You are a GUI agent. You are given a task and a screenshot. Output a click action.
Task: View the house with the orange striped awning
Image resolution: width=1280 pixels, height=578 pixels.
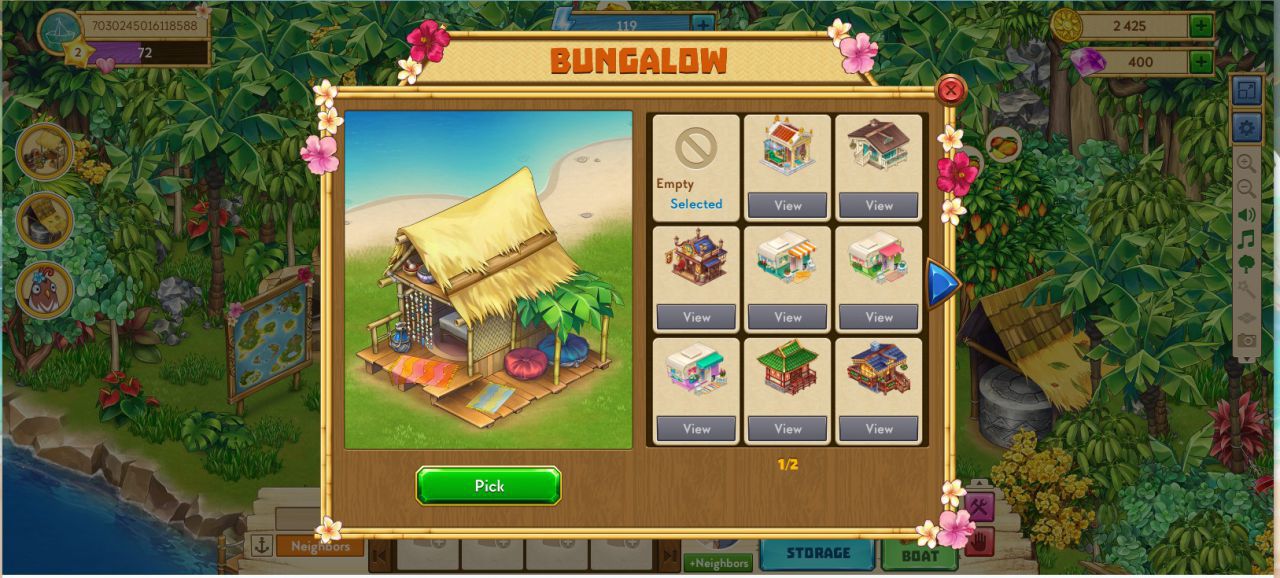point(787,317)
